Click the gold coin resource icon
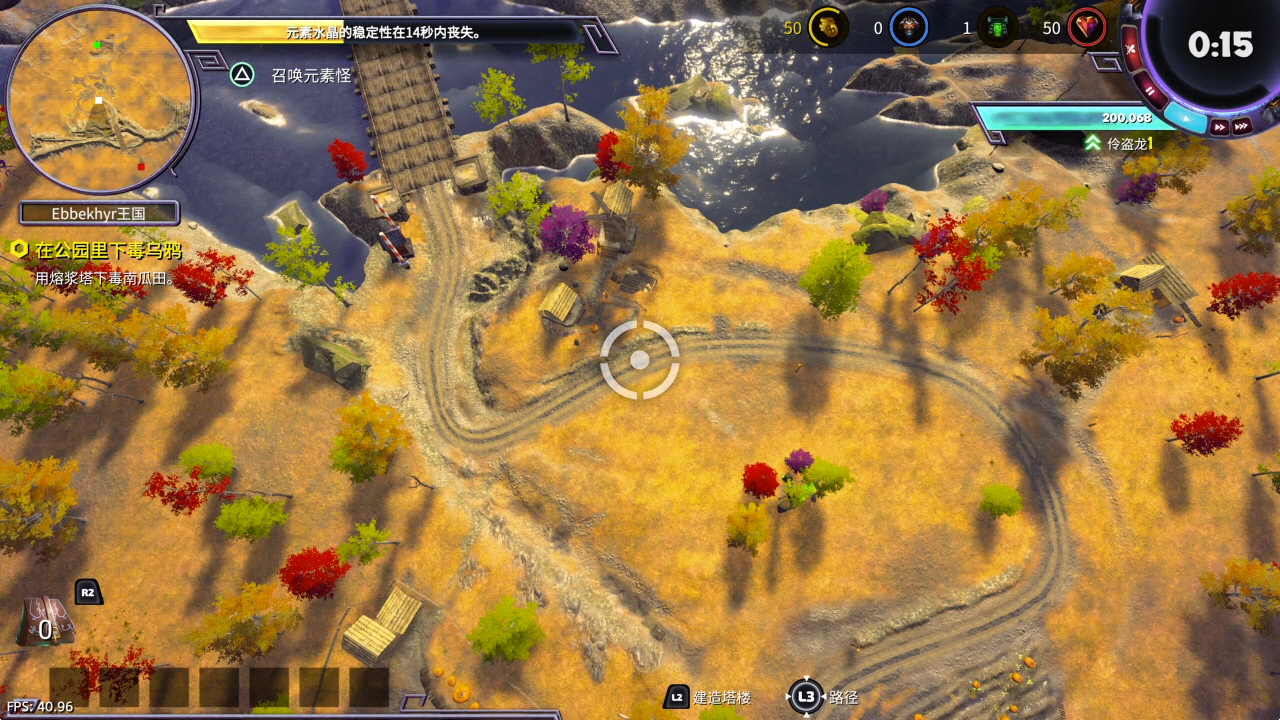Viewport: 1280px width, 720px height. [828, 28]
